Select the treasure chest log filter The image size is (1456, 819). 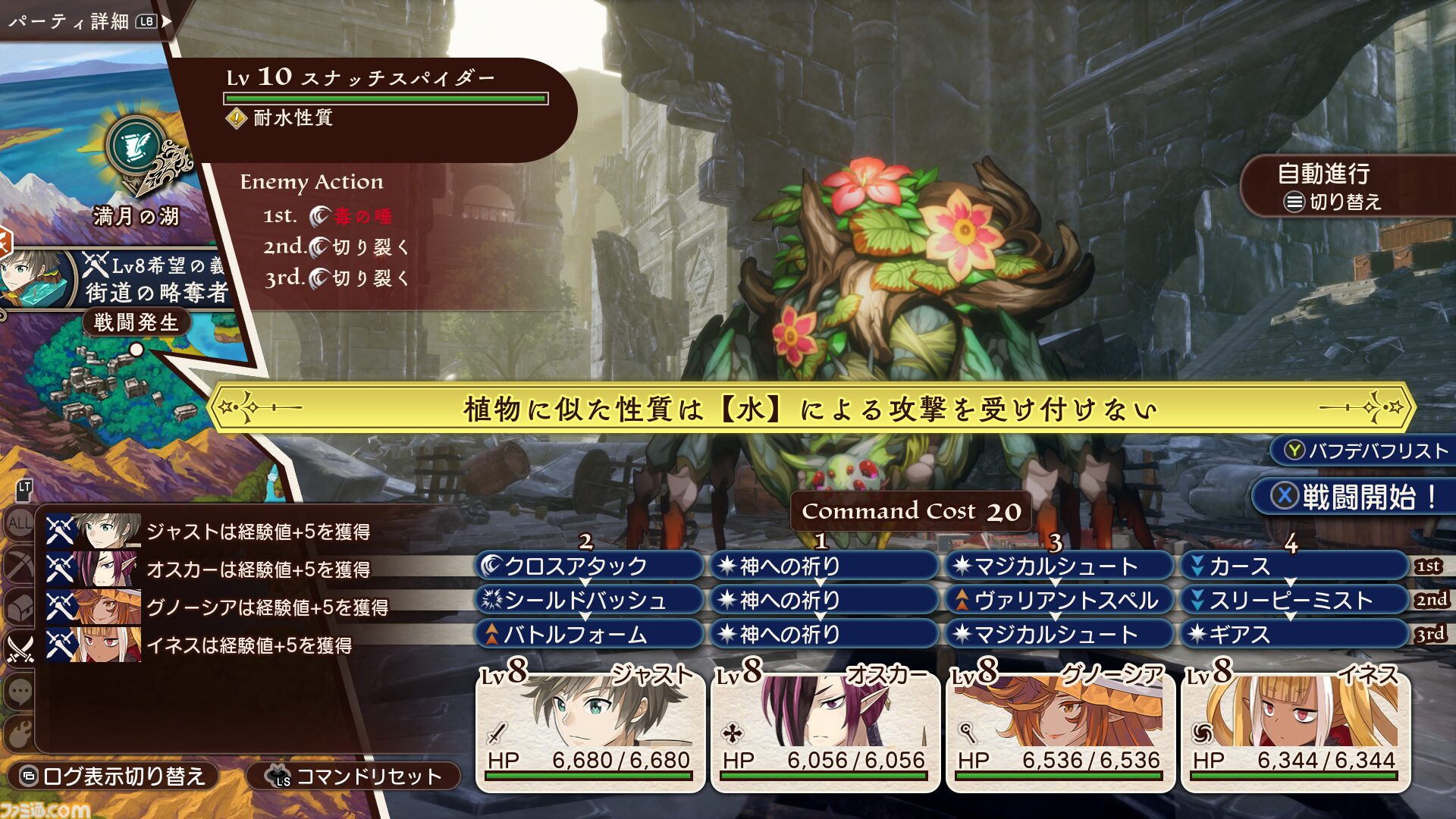(x=19, y=607)
